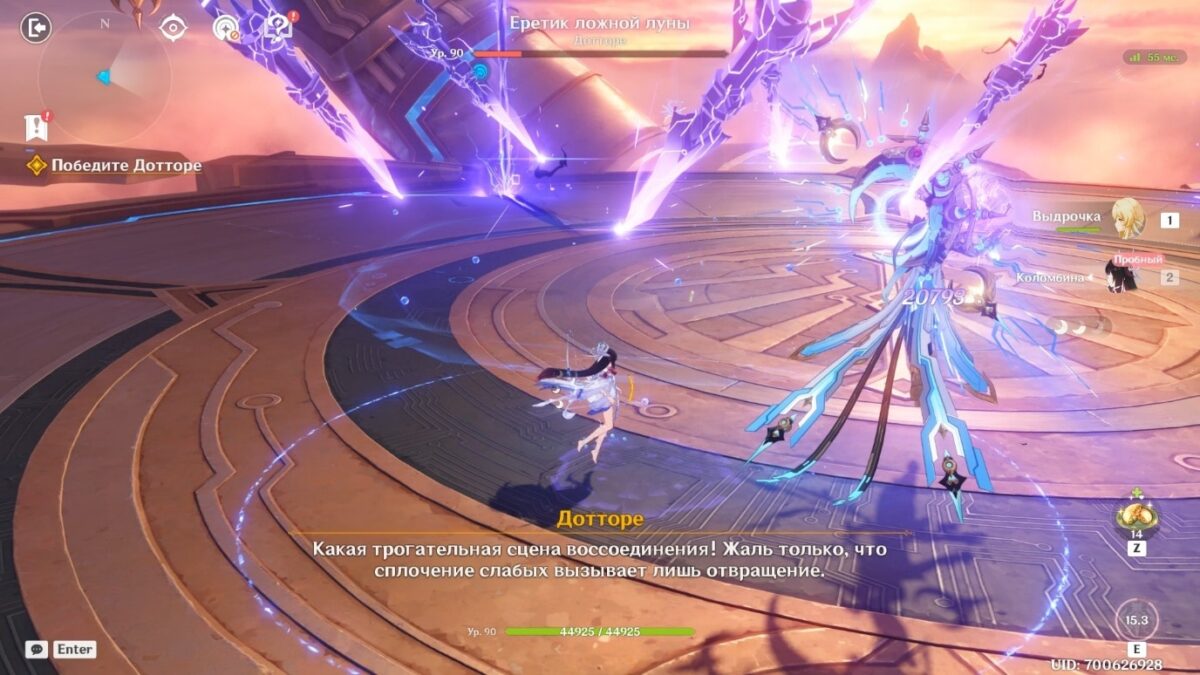Image resolution: width=1200 pixels, height=675 pixels.
Task: Open the question mark tutorial icon
Action: click(x=279, y=27)
